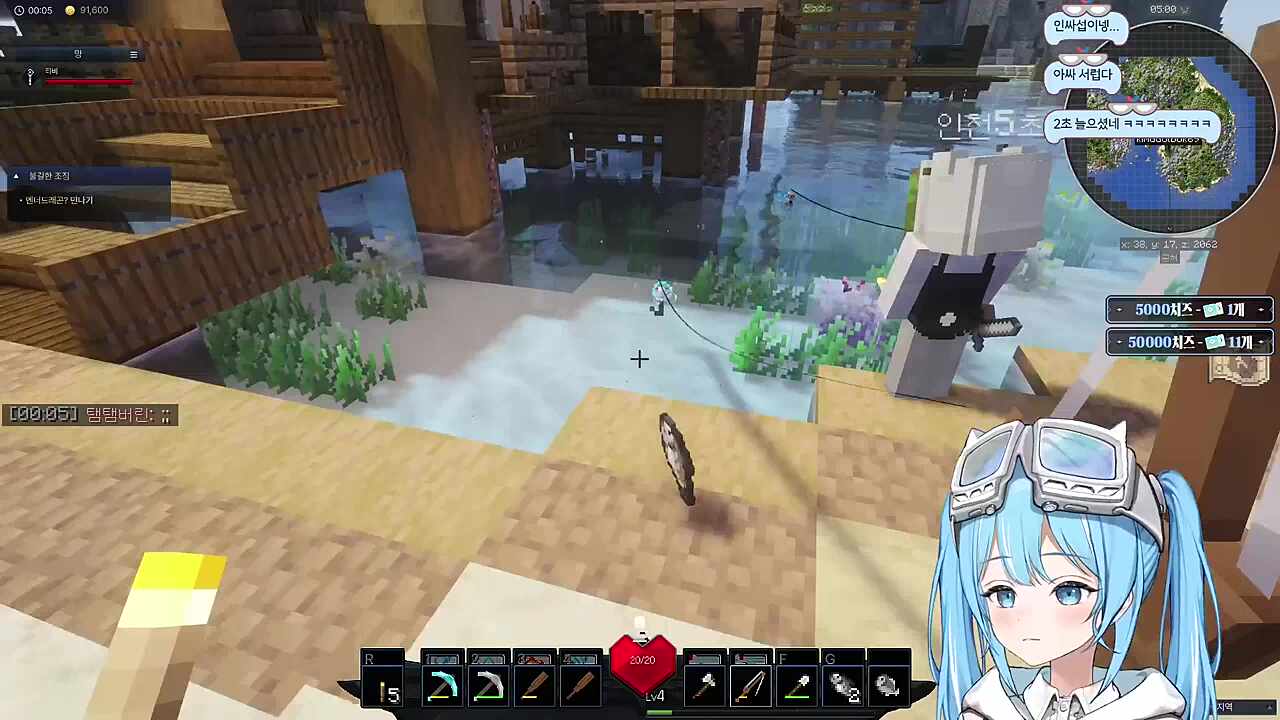The width and height of the screenshot is (1280, 720).
Task: Click the 50000치즈 donation banner
Action: point(1189,342)
